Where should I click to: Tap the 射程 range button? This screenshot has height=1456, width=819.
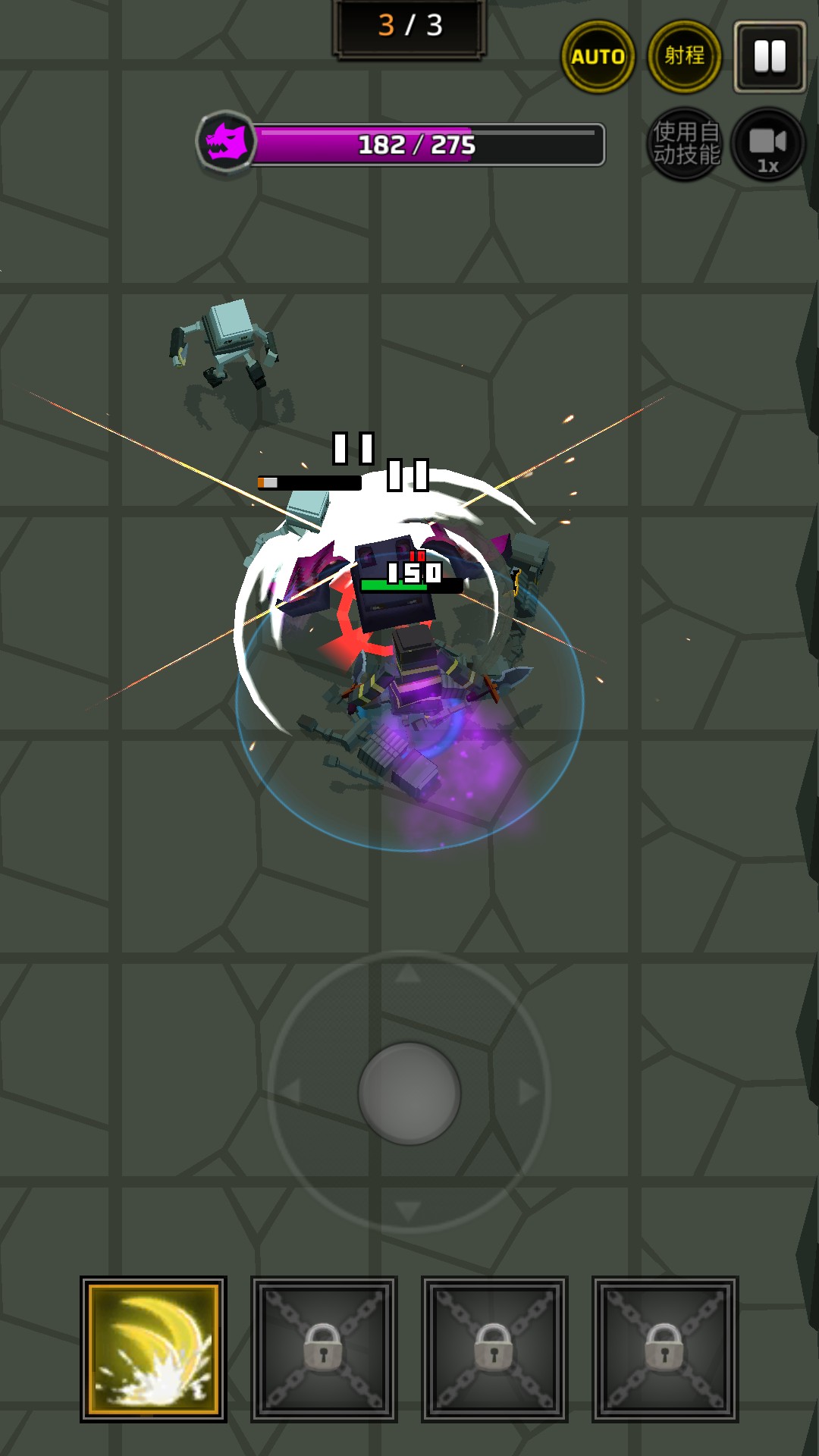click(x=684, y=57)
